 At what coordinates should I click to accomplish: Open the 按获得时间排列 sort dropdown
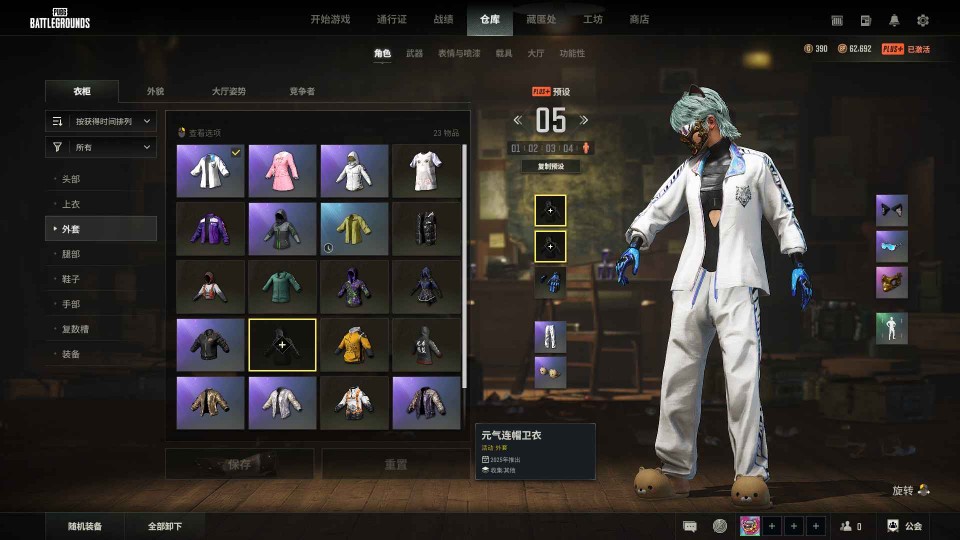(101, 121)
